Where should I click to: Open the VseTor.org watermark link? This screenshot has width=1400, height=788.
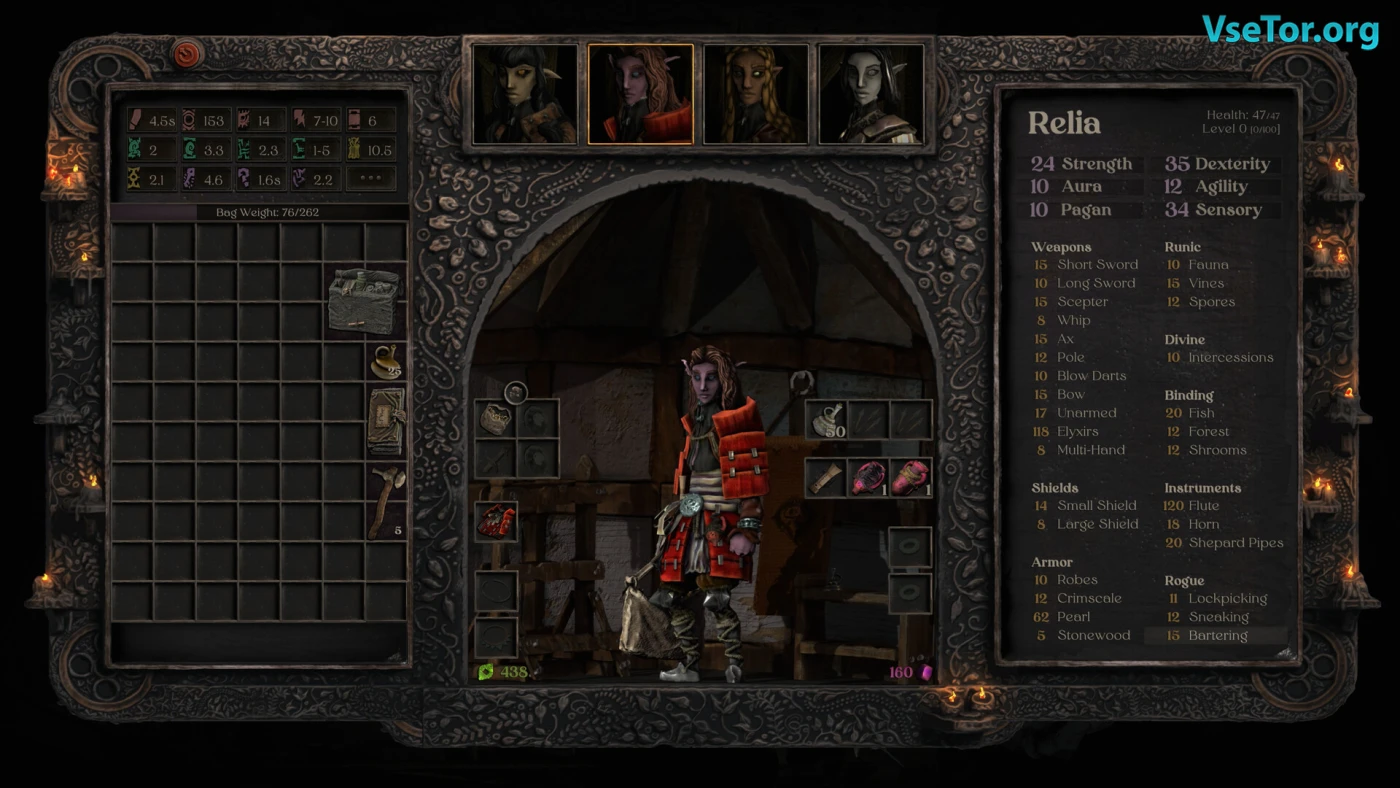(1290, 30)
